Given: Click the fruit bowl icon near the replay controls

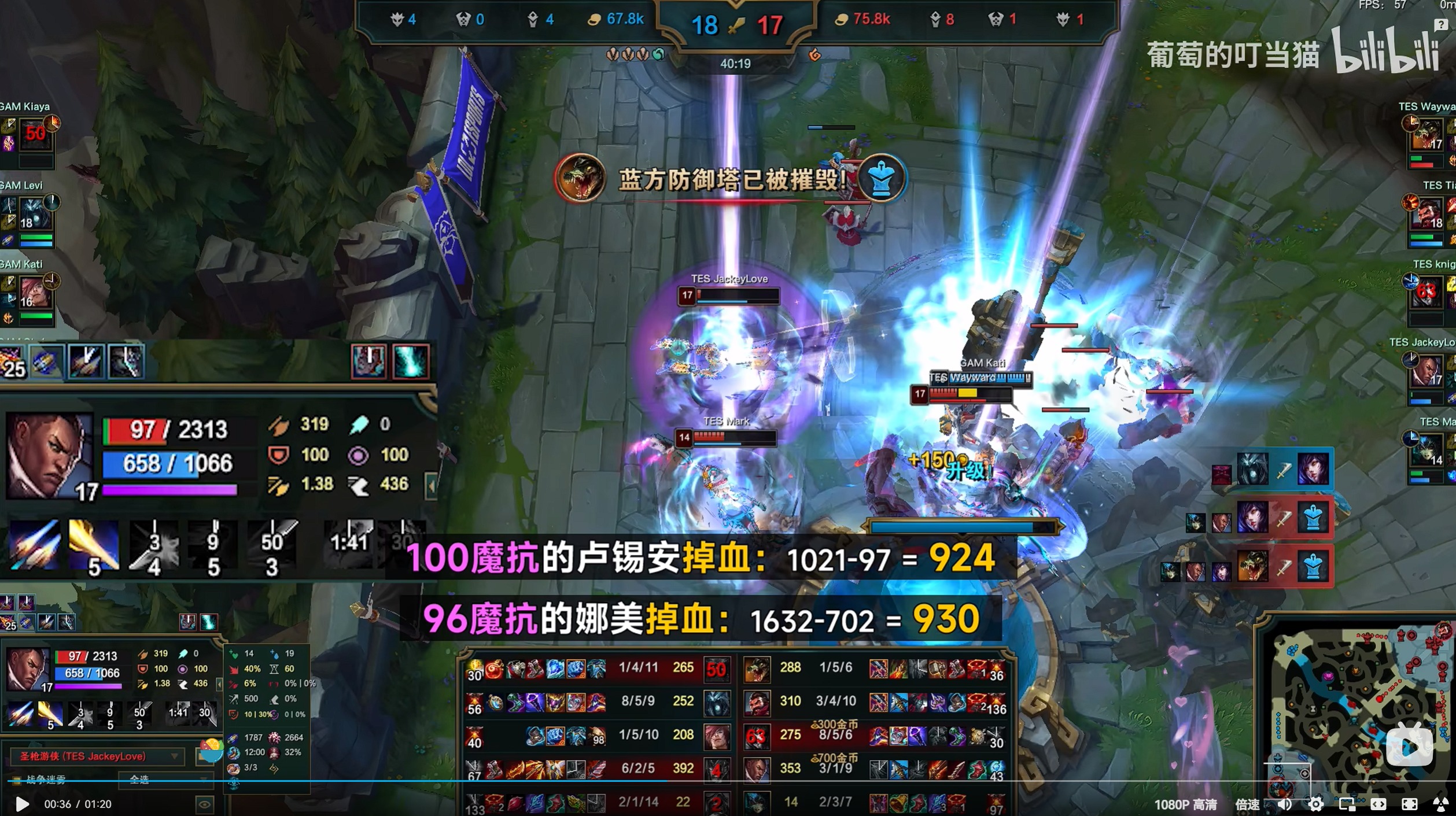Looking at the screenshot, I should coord(211,749).
